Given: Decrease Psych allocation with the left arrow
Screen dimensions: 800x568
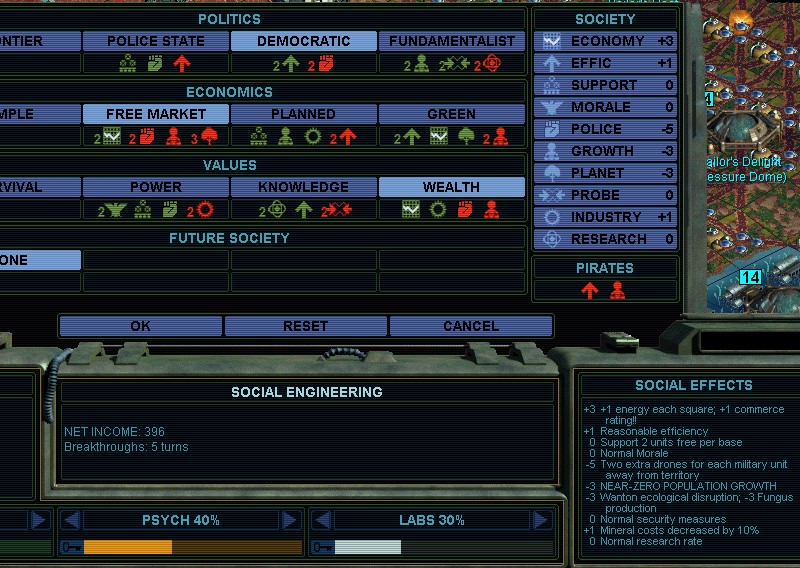Looking at the screenshot, I should [x=70, y=520].
